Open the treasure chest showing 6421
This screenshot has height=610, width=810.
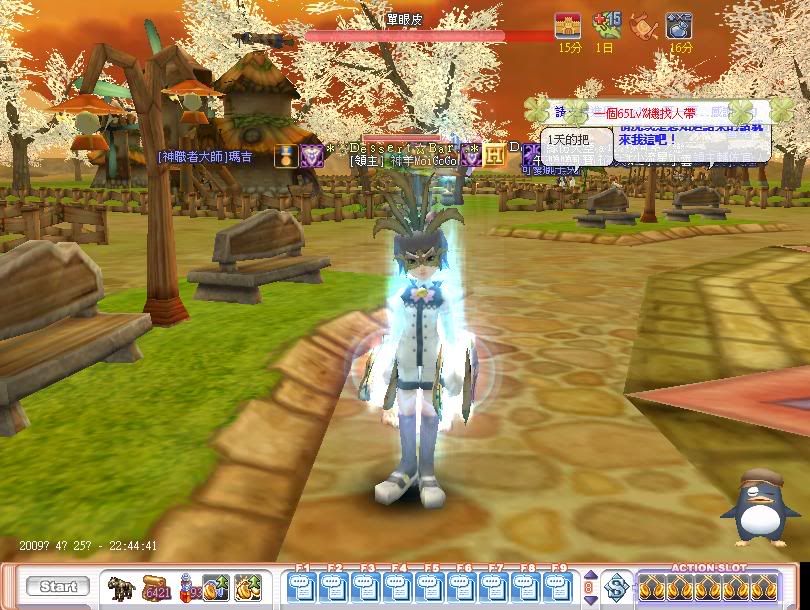[157, 588]
